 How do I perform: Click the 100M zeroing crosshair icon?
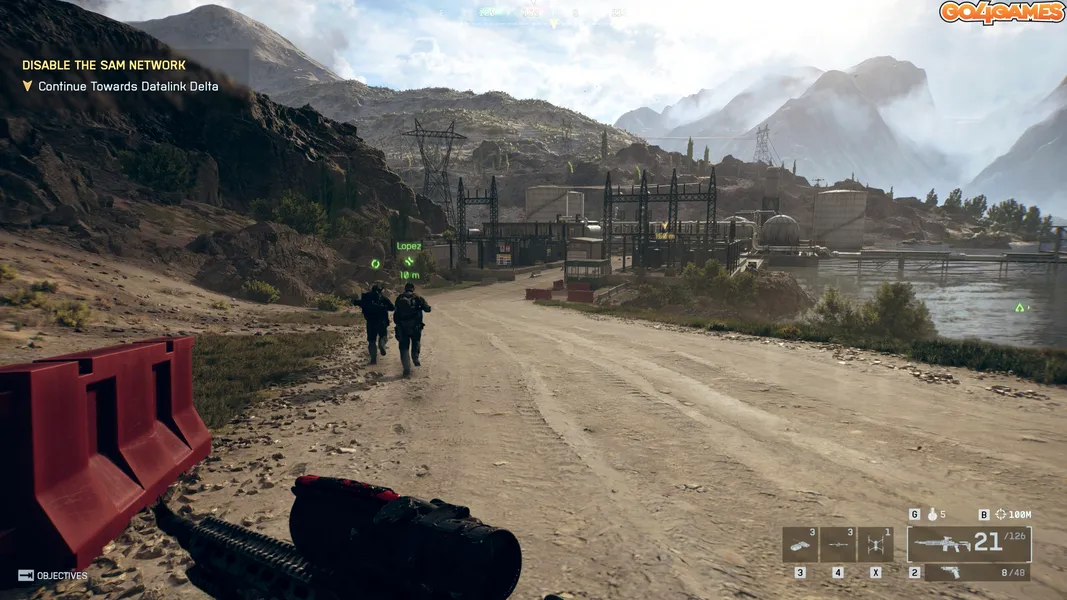point(1001,515)
